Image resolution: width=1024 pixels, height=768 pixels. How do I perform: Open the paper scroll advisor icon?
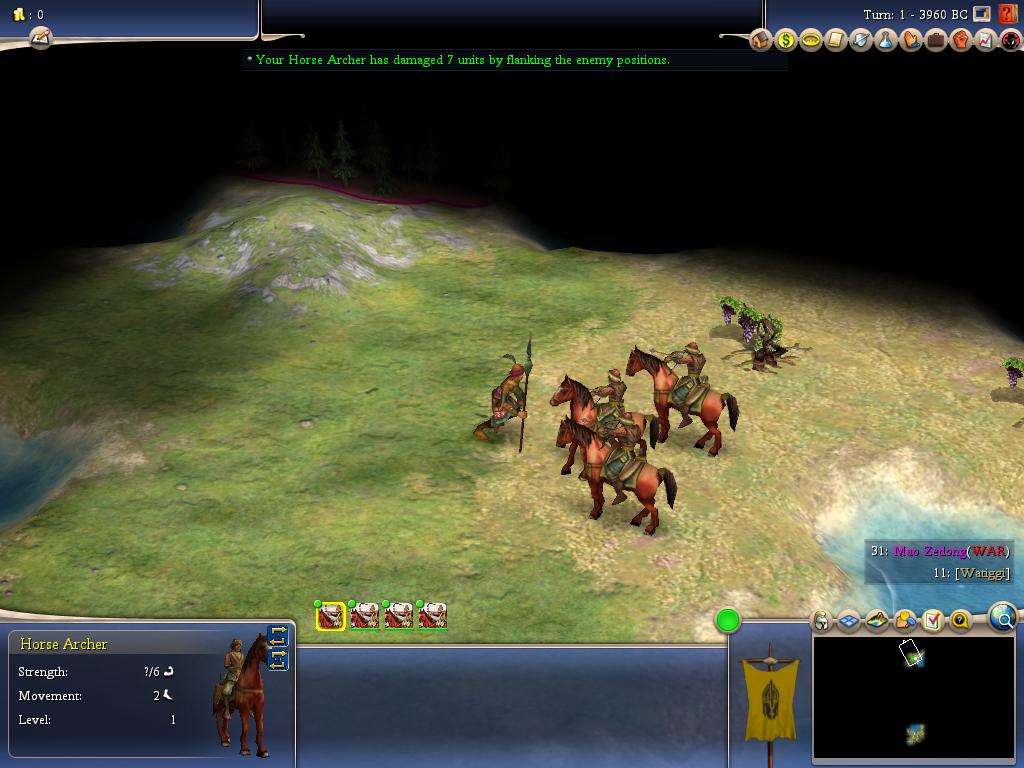[836, 40]
